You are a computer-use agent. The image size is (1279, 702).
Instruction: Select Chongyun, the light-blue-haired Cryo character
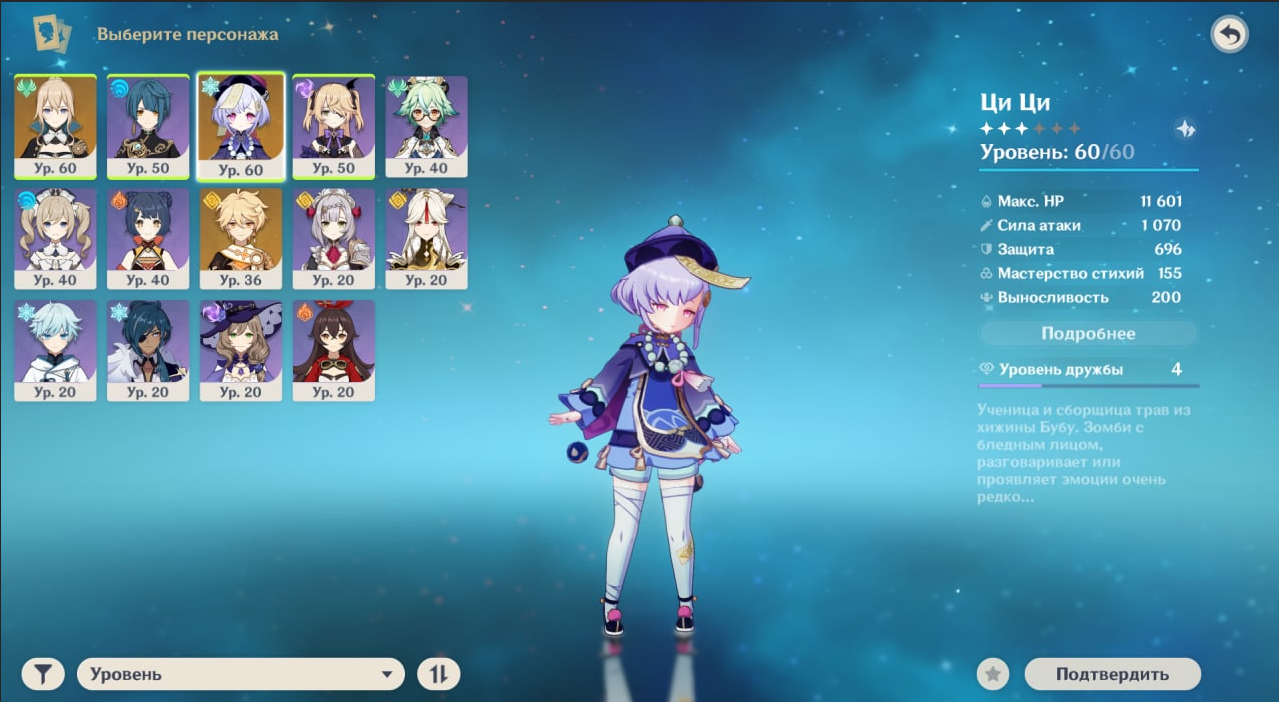click(x=56, y=349)
